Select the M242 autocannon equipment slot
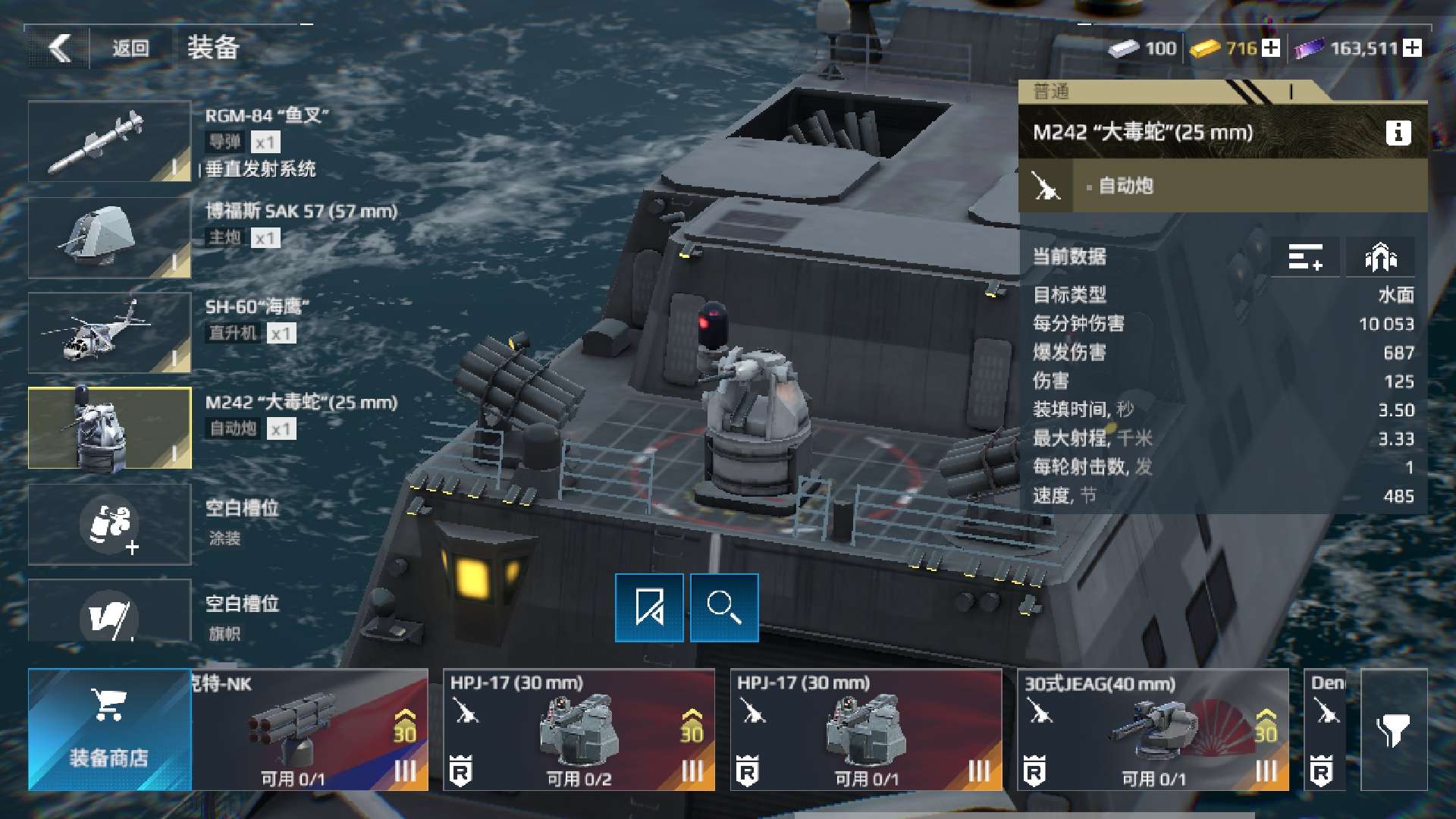Image resolution: width=1456 pixels, height=819 pixels. [110, 428]
